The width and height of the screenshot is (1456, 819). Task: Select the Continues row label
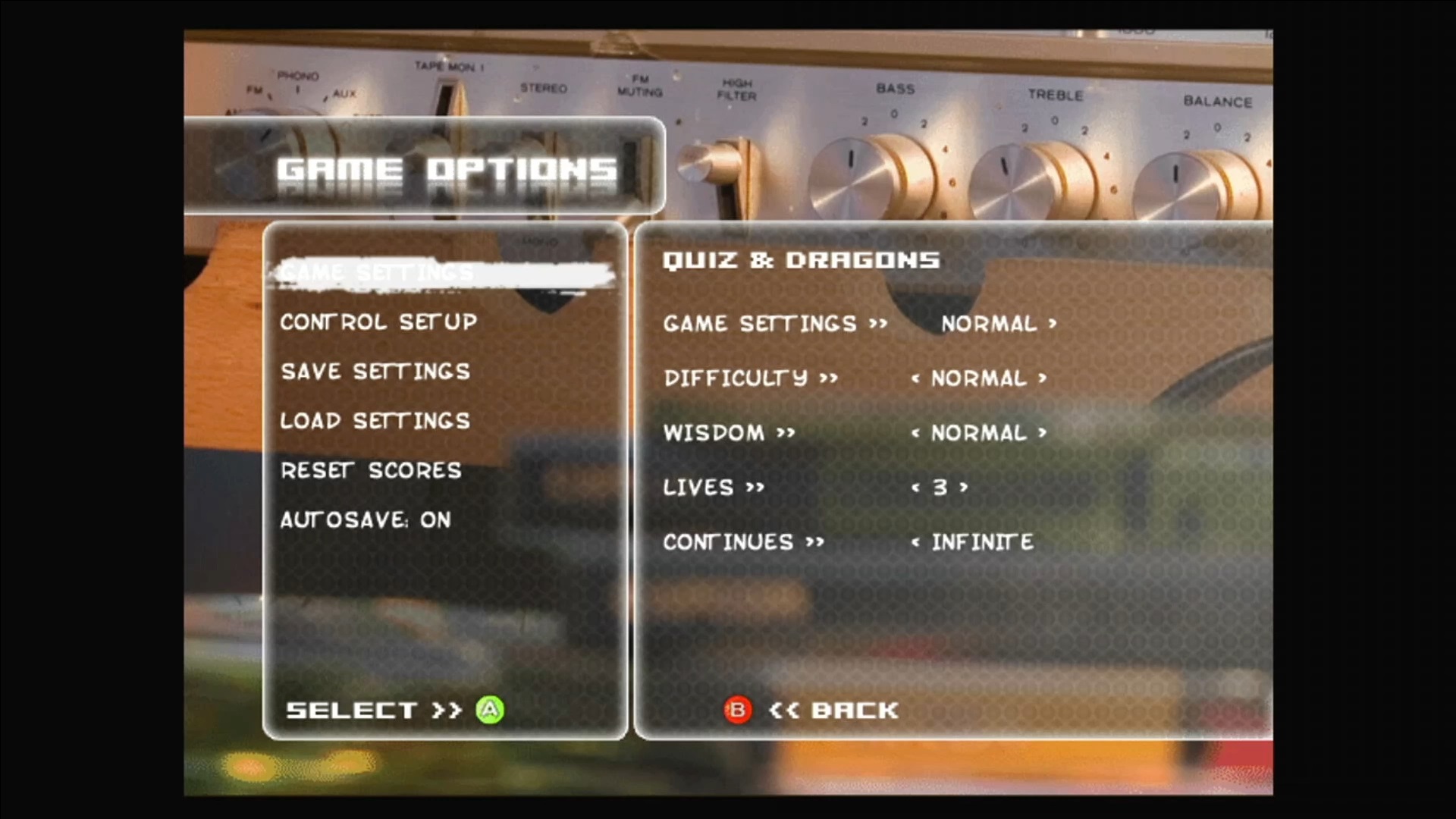pyautogui.click(x=728, y=542)
